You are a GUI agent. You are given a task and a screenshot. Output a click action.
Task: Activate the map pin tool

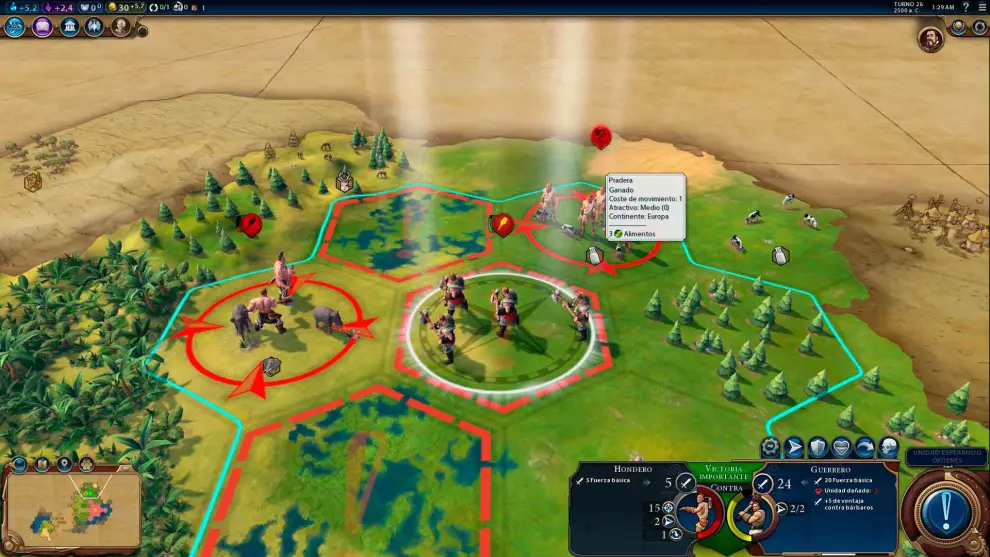click(x=63, y=464)
